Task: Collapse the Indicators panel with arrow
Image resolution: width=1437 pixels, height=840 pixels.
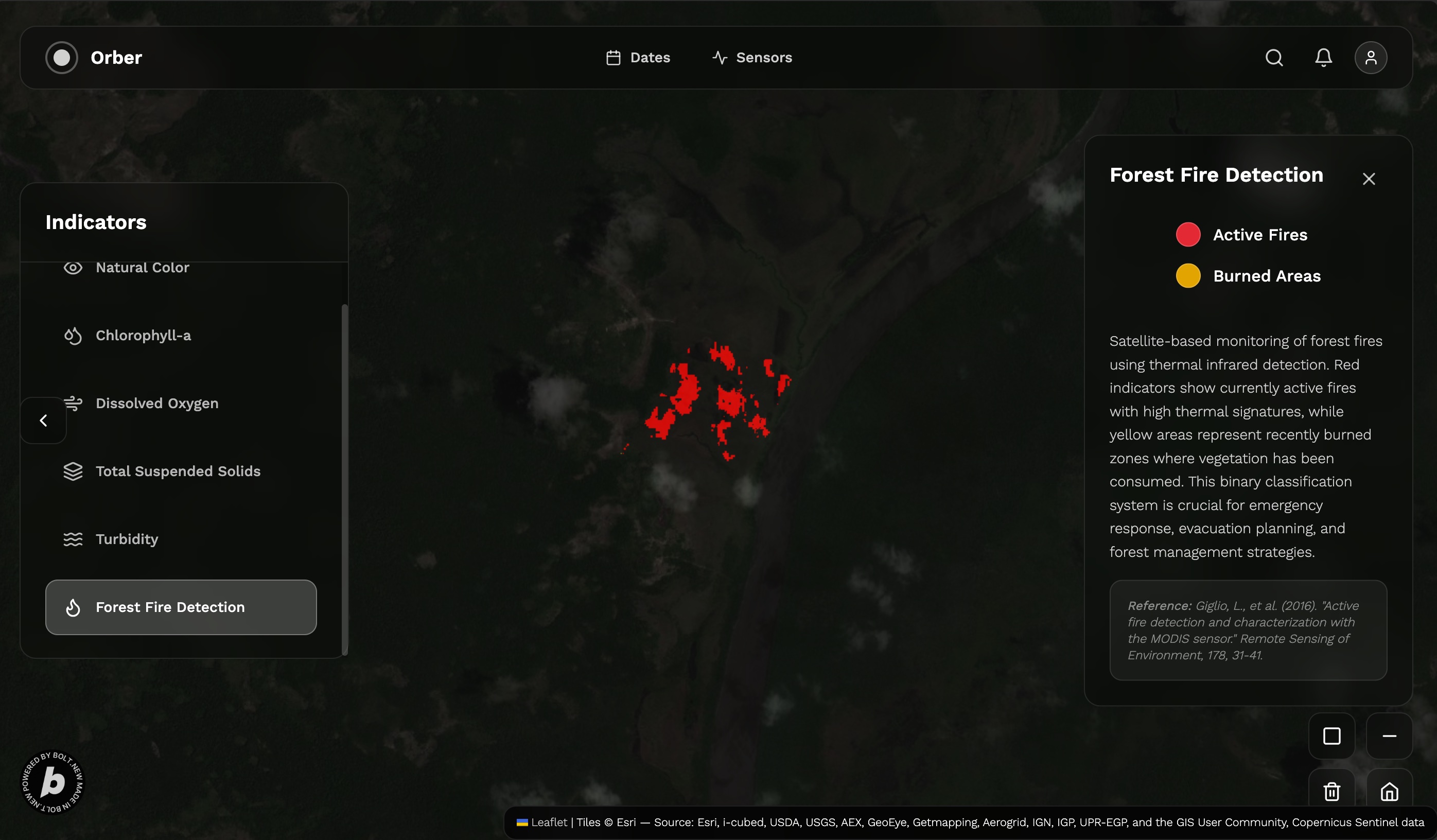Action: pyautogui.click(x=43, y=421)
